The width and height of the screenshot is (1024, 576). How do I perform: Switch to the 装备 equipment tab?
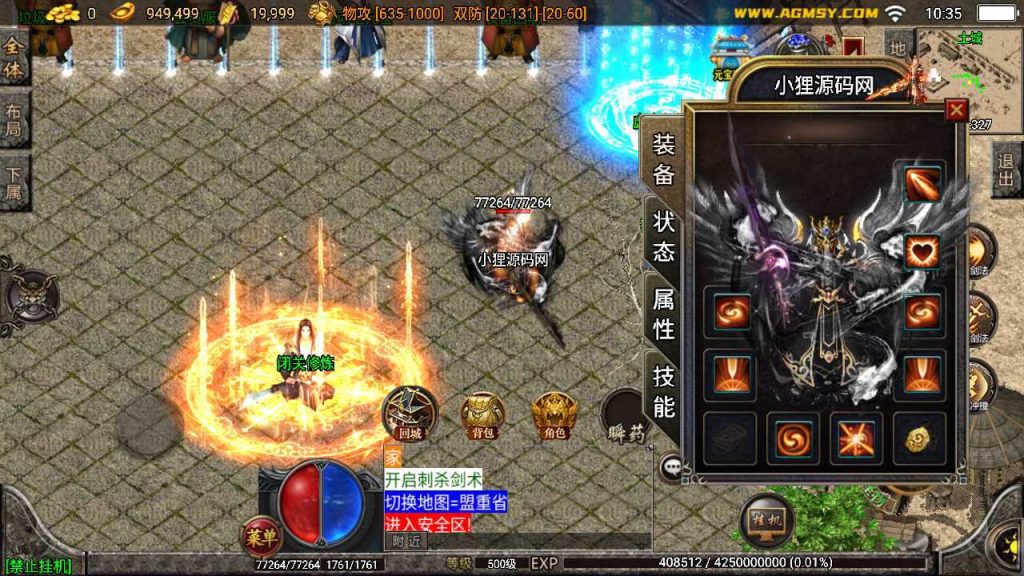tap(664, 159)
